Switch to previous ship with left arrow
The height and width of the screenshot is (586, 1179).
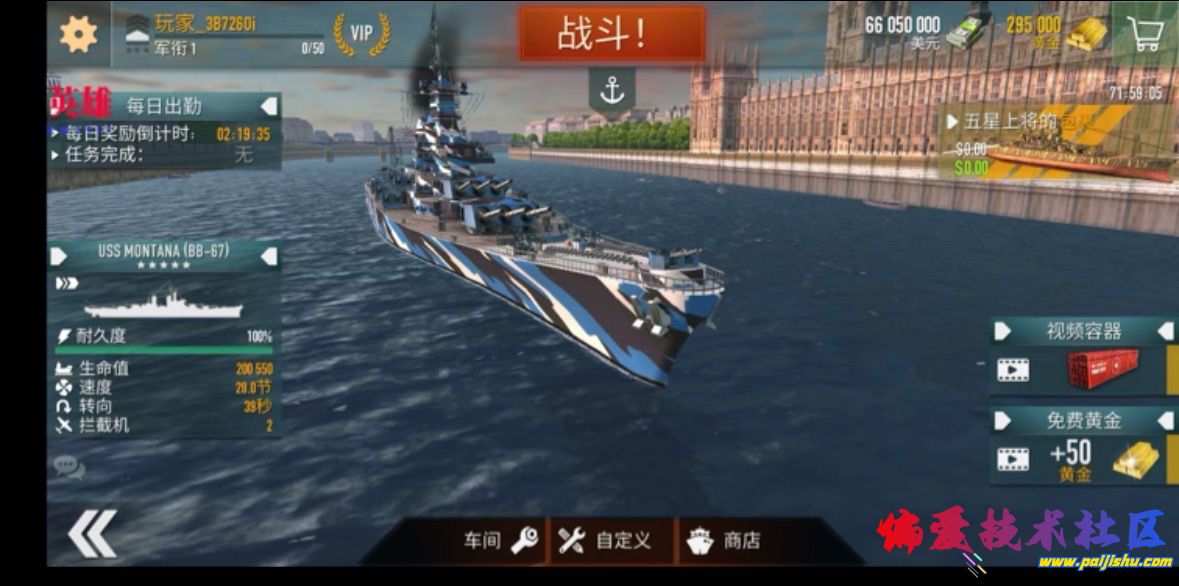59,256
